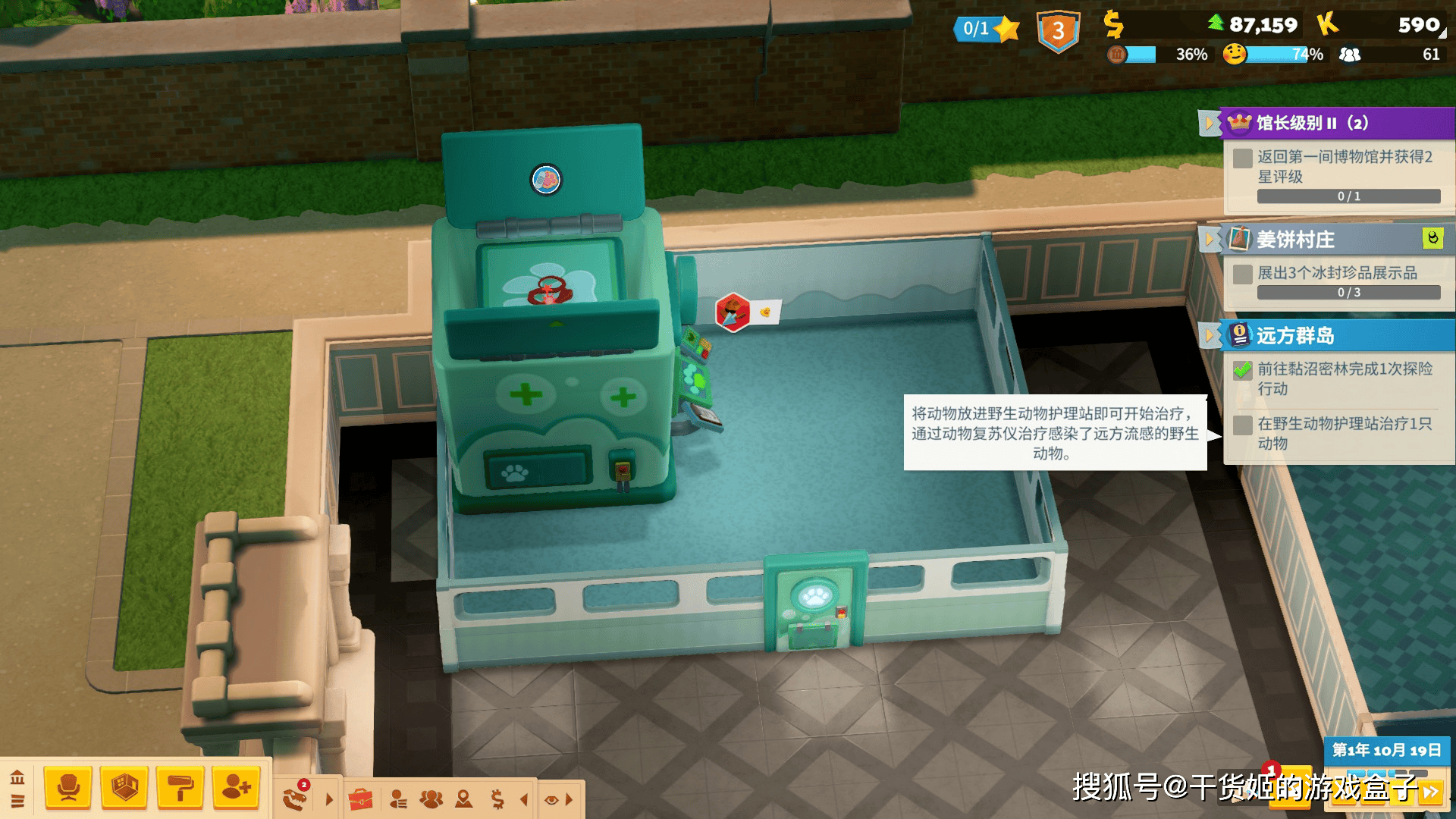Select the furniture chair tool
Screen dimensions: 1456x819
click(x=68, y=787)
